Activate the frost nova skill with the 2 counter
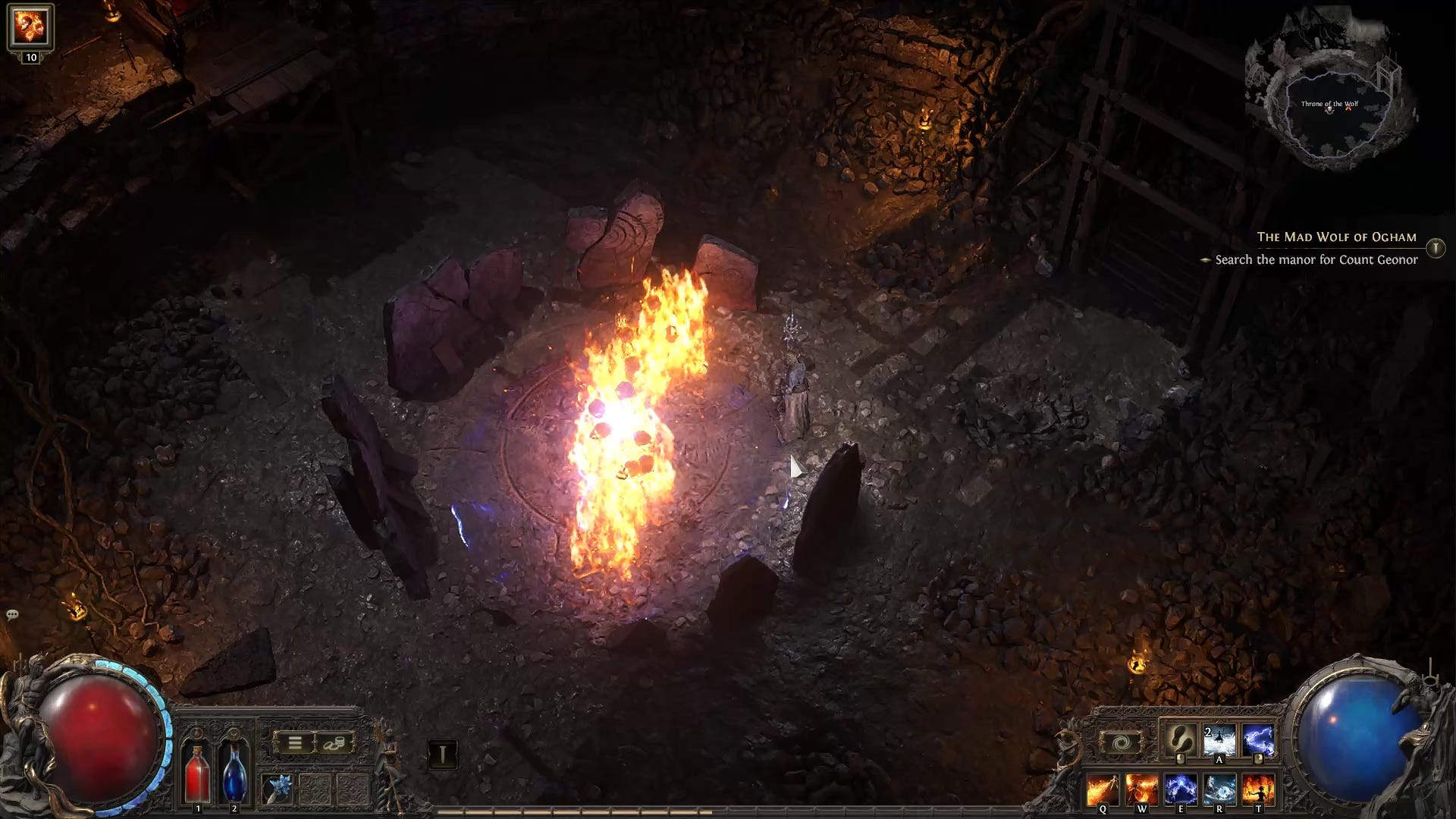 tap(1219, 740)
